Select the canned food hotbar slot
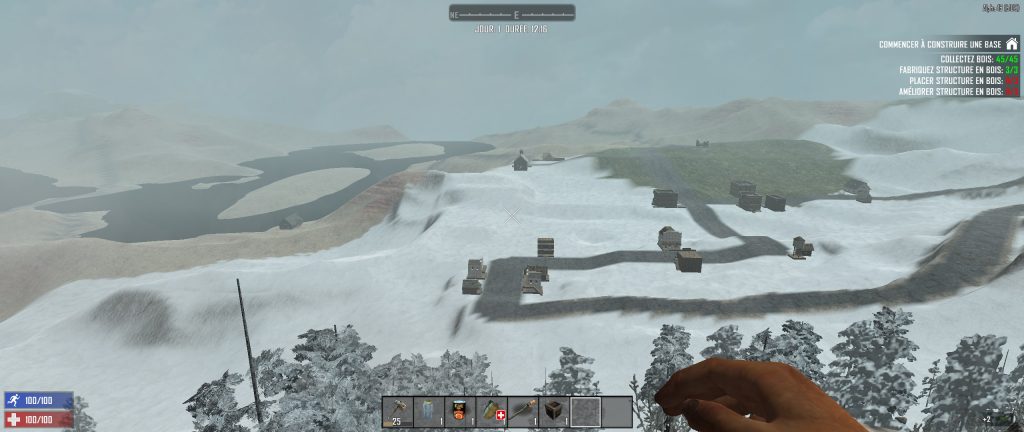Viewport: 1024px width, 432px height. [459, 411]
